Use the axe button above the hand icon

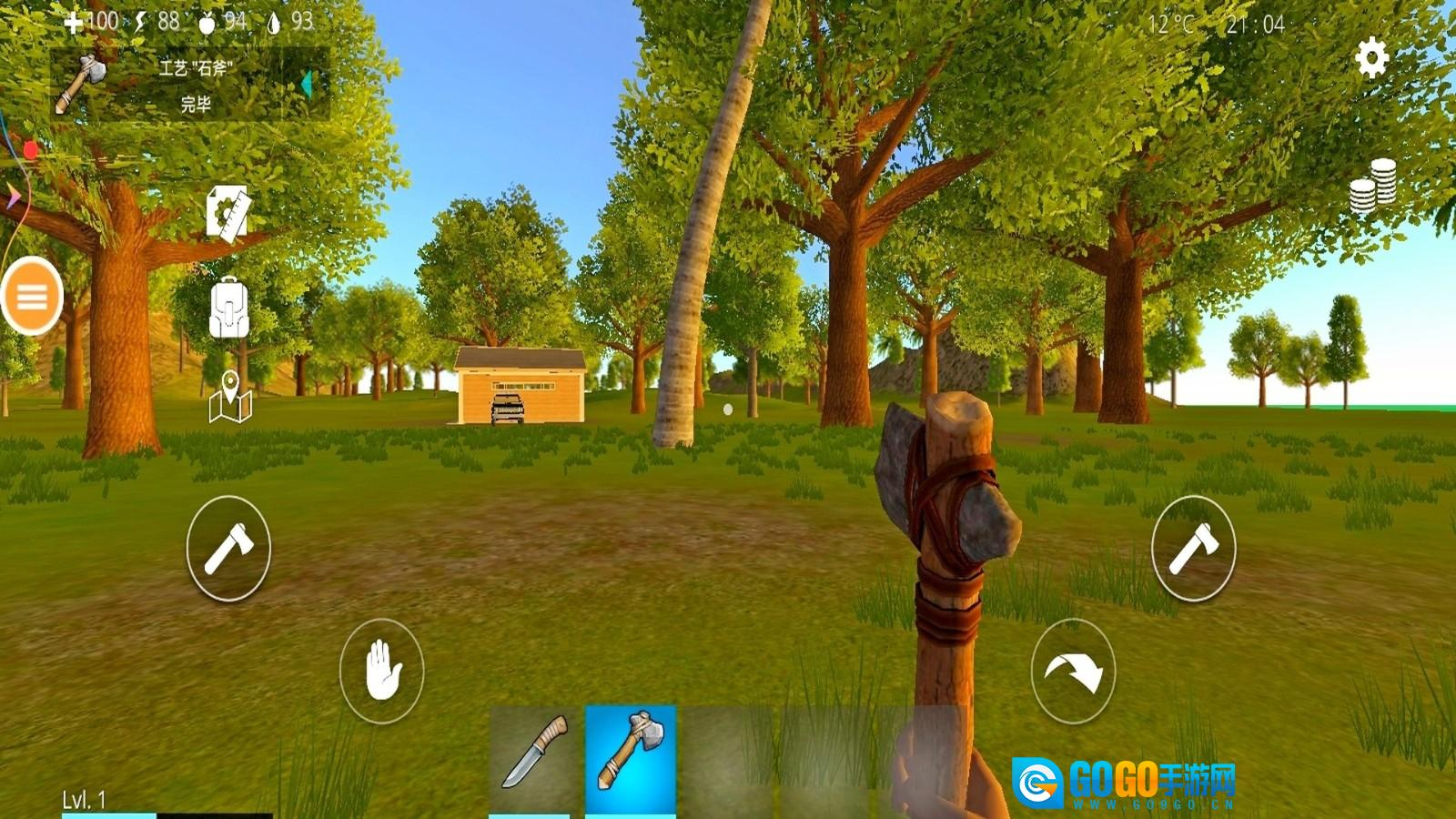pos(228,549)
